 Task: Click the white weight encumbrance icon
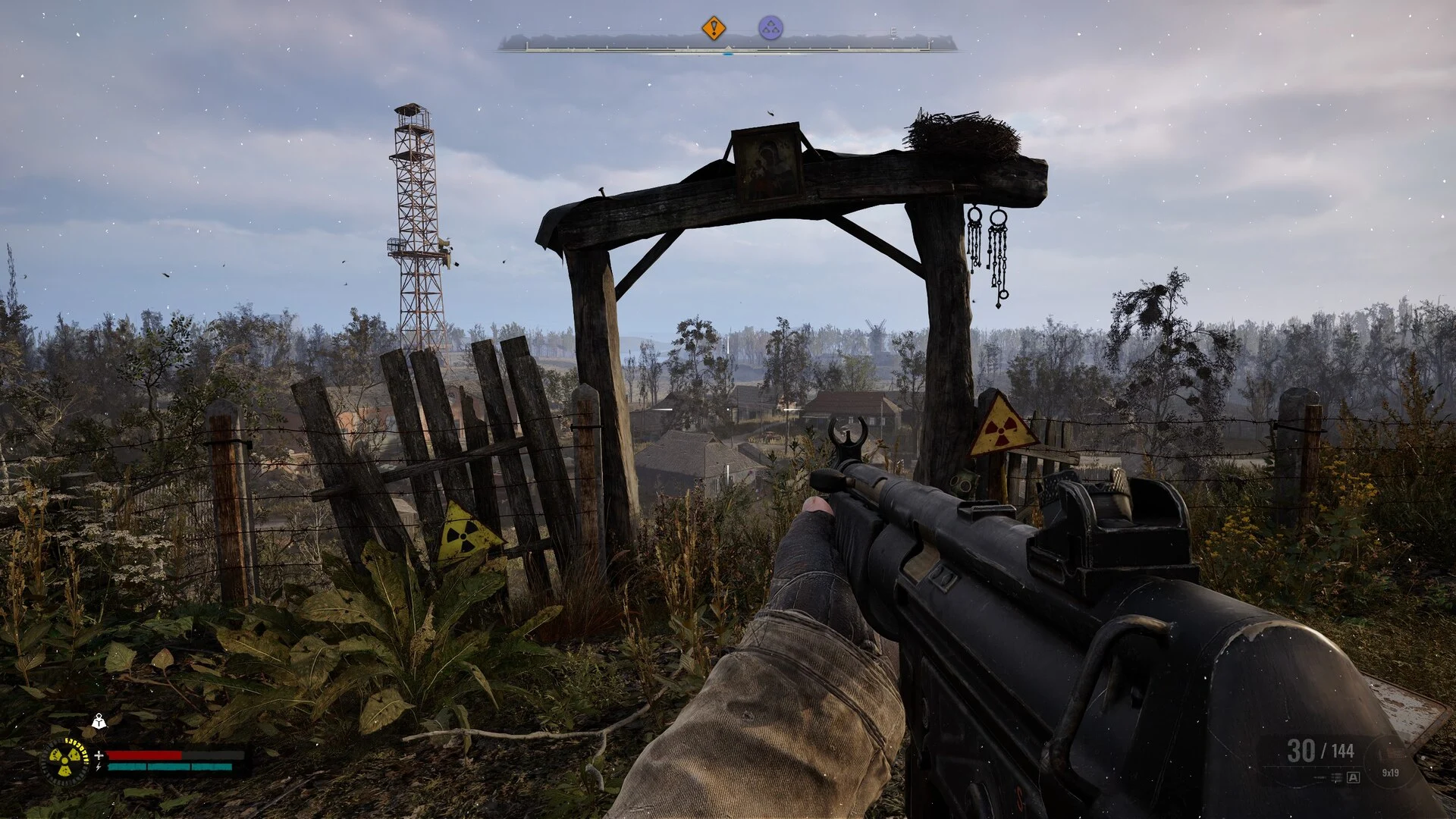tap(99, 721)
